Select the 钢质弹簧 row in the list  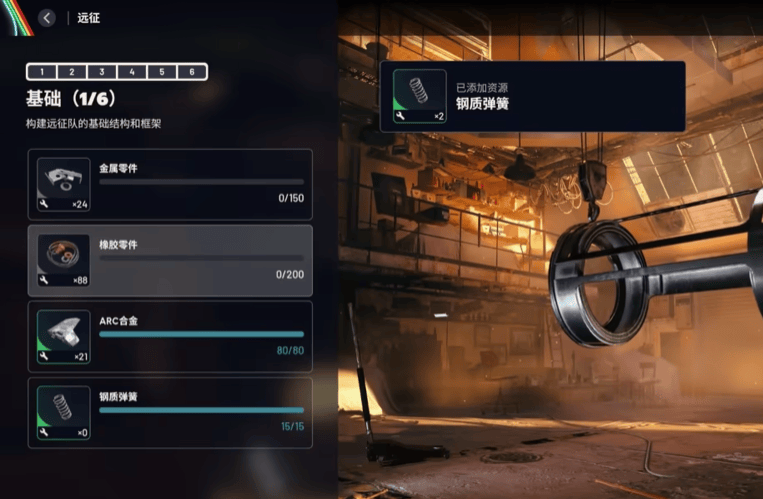170,412
